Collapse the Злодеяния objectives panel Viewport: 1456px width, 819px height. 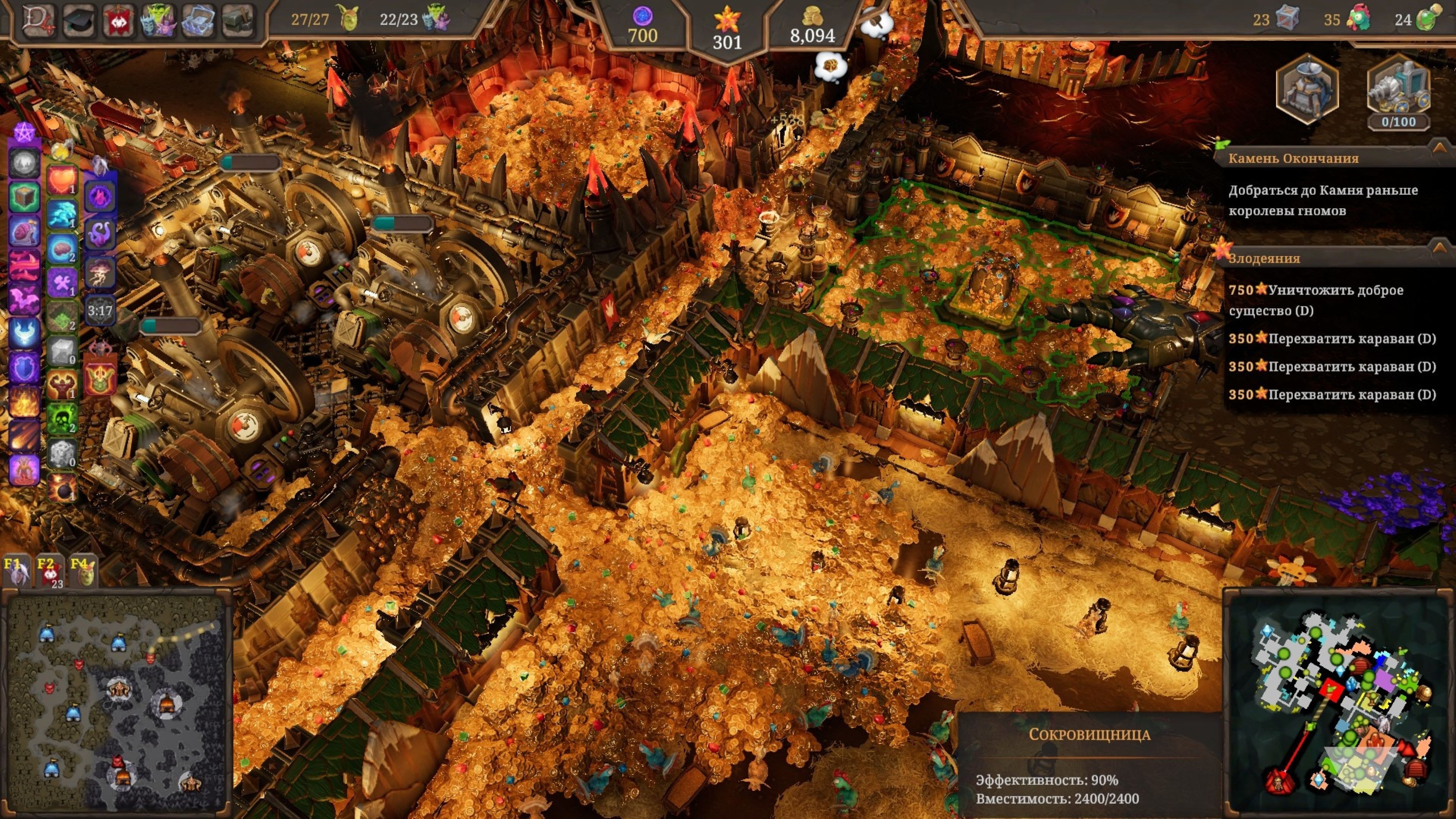[1438, 247]
